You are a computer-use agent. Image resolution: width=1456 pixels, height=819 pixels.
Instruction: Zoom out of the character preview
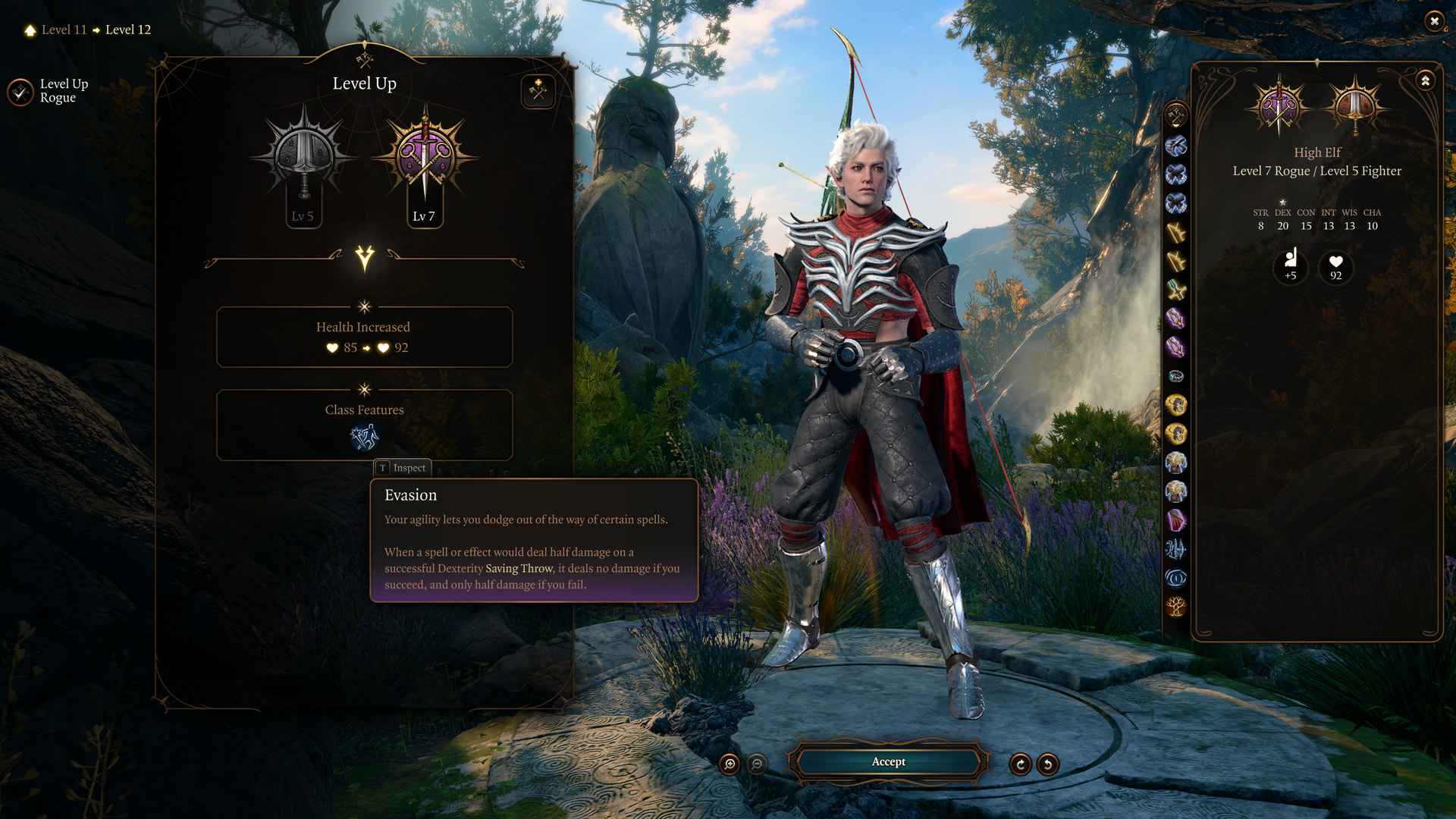point(757,764)
